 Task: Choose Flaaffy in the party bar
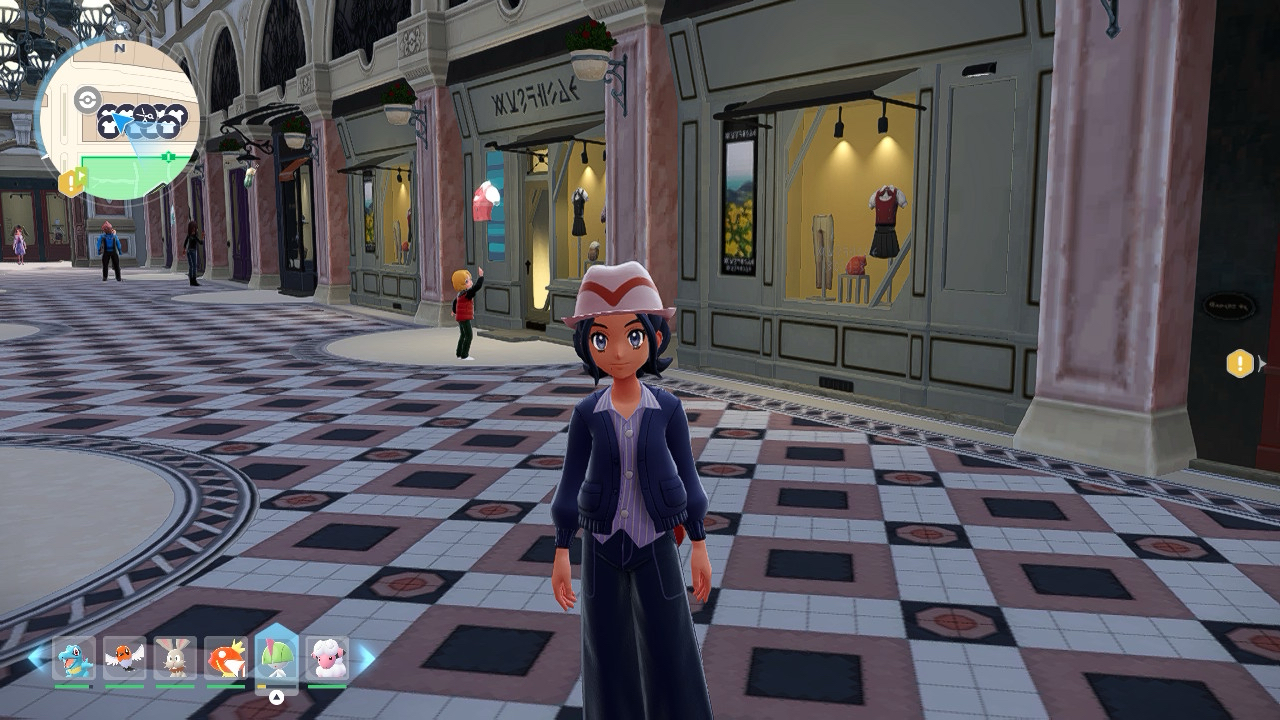tap(327, 658)
